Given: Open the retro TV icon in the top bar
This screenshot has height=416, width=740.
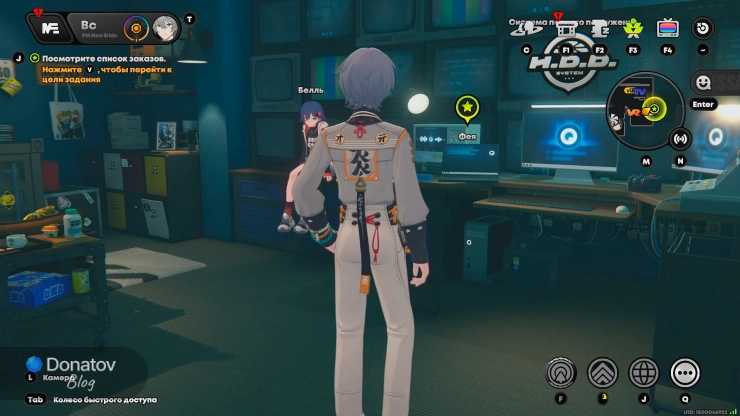Looking at the screenshot, I should pyautogui.click(x=667, y=29).
